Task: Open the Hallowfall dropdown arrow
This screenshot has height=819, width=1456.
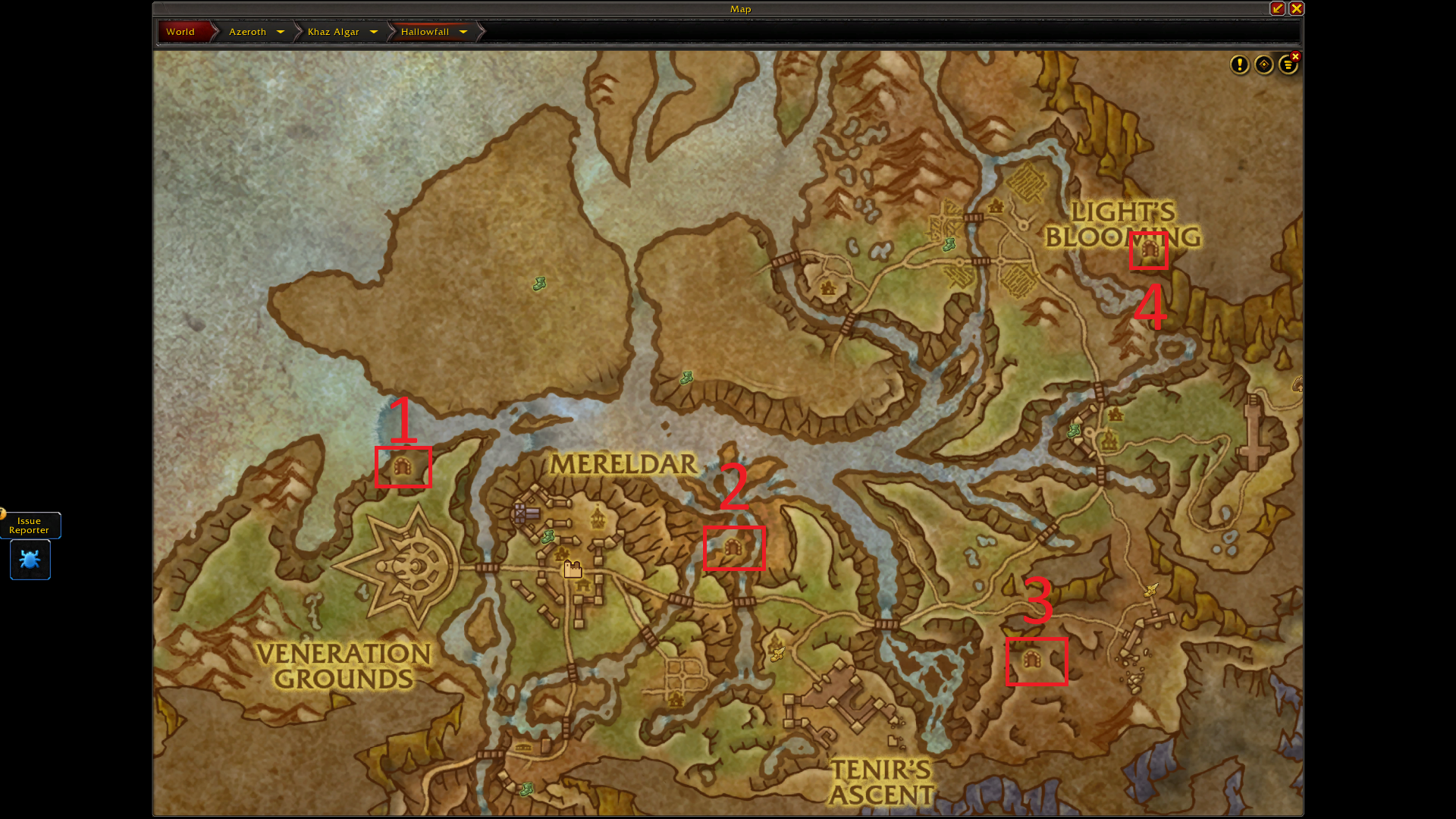Action: 463,32
